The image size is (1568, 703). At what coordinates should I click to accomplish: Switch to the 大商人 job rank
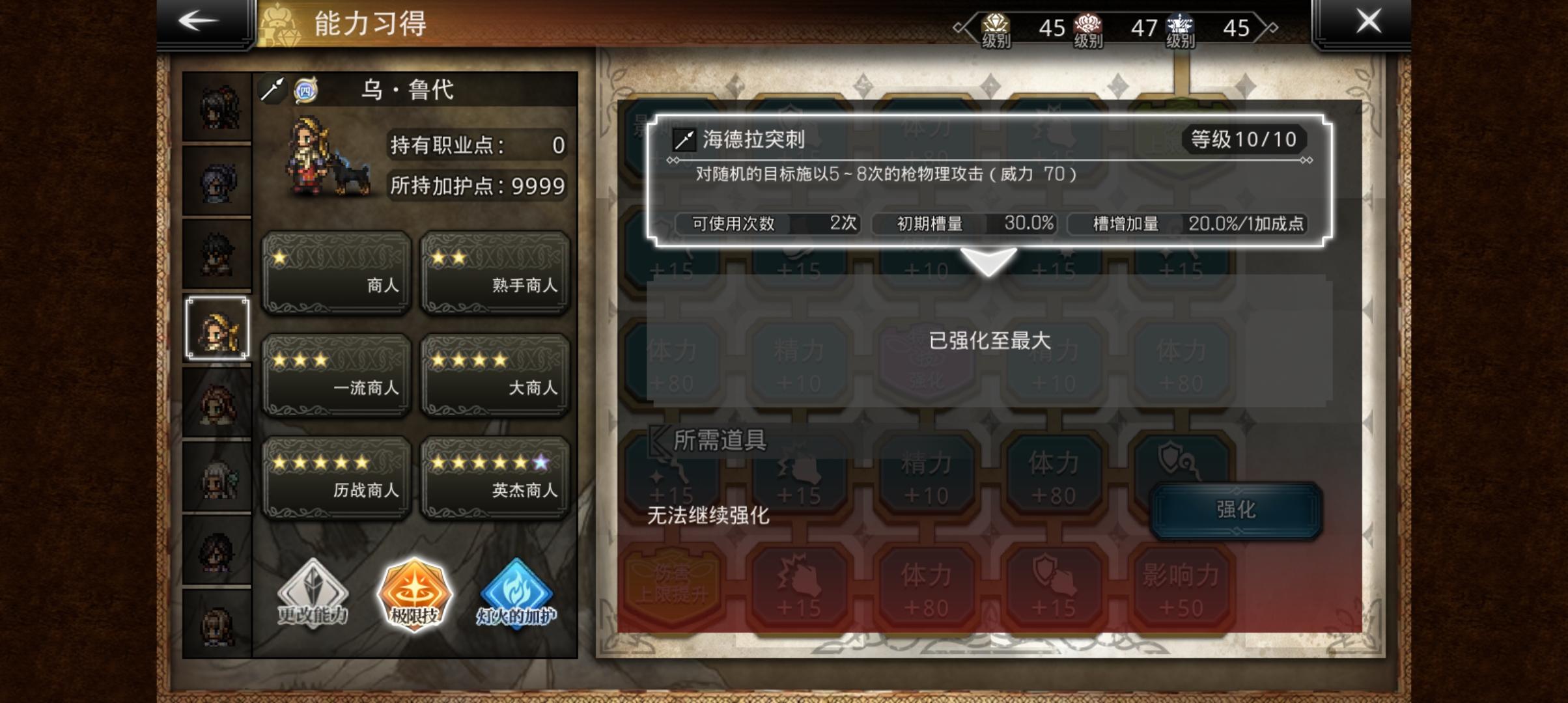click(x=497, y=374)
